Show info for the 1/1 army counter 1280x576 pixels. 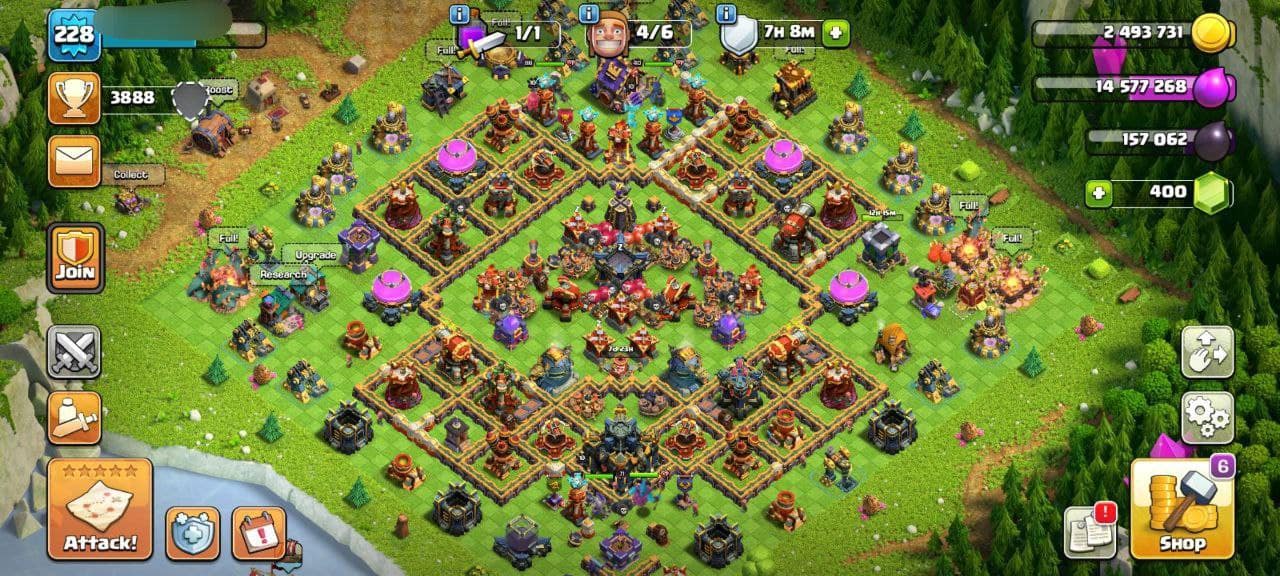(460, 14)
